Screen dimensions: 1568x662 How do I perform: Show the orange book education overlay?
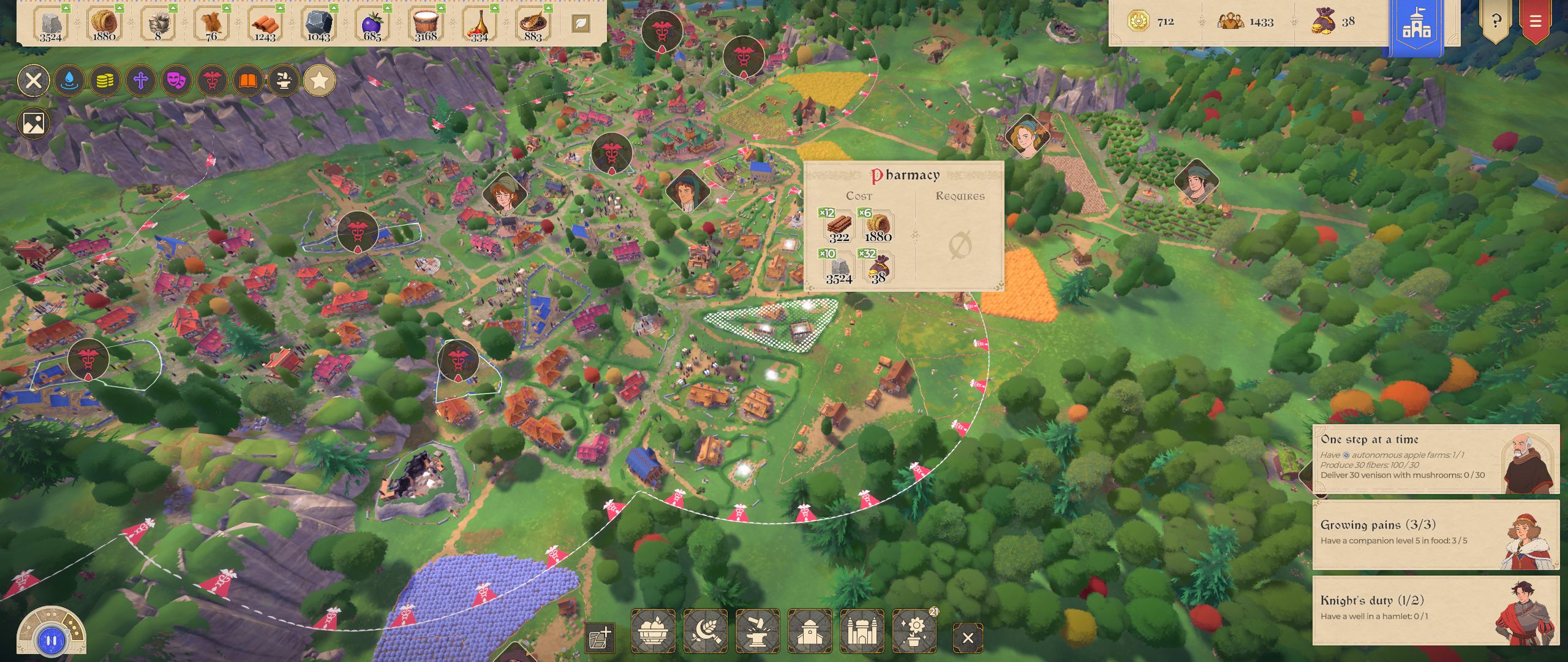point(247,80)
